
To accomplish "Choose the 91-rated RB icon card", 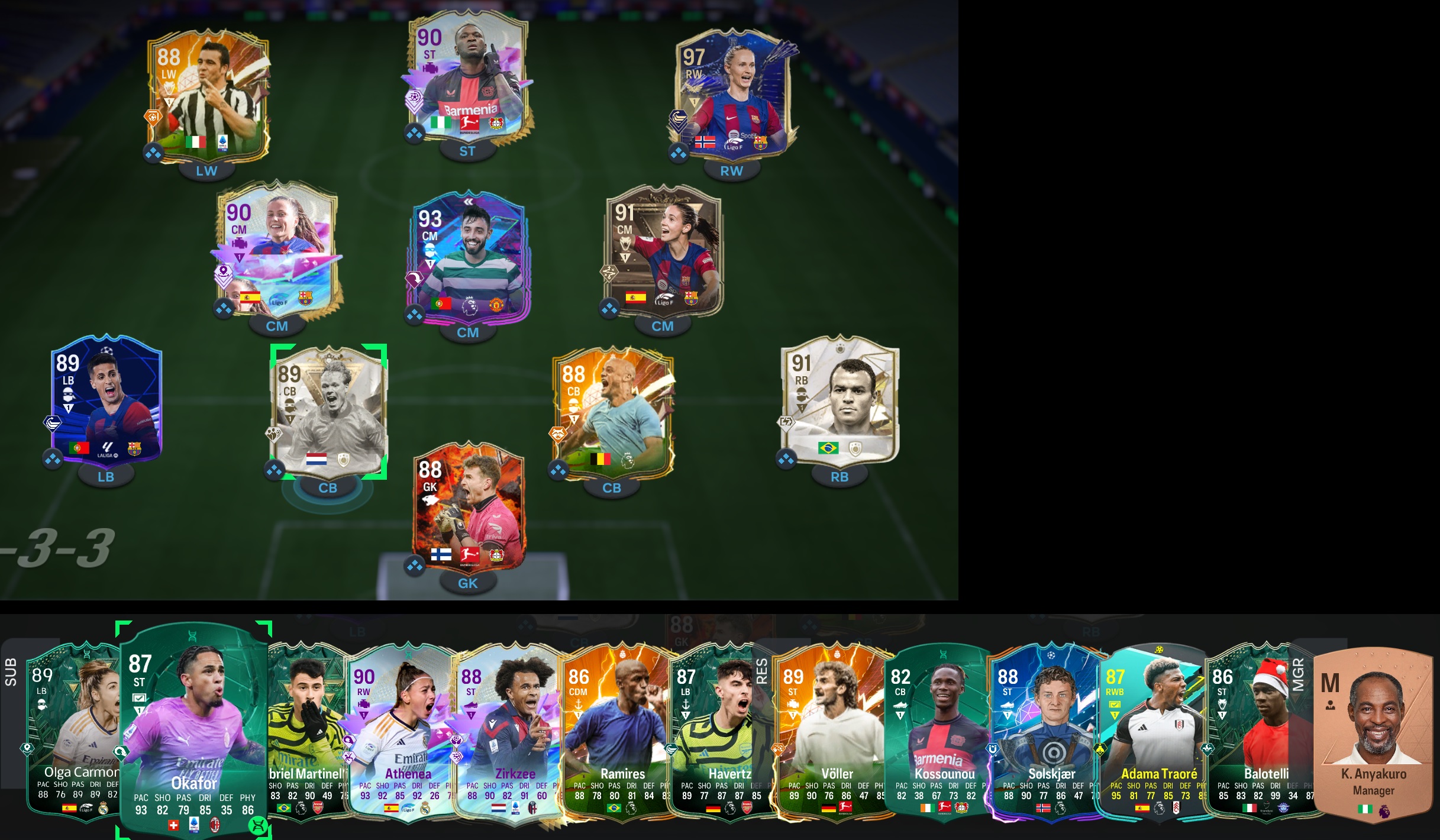I will [x=840, y=399].
